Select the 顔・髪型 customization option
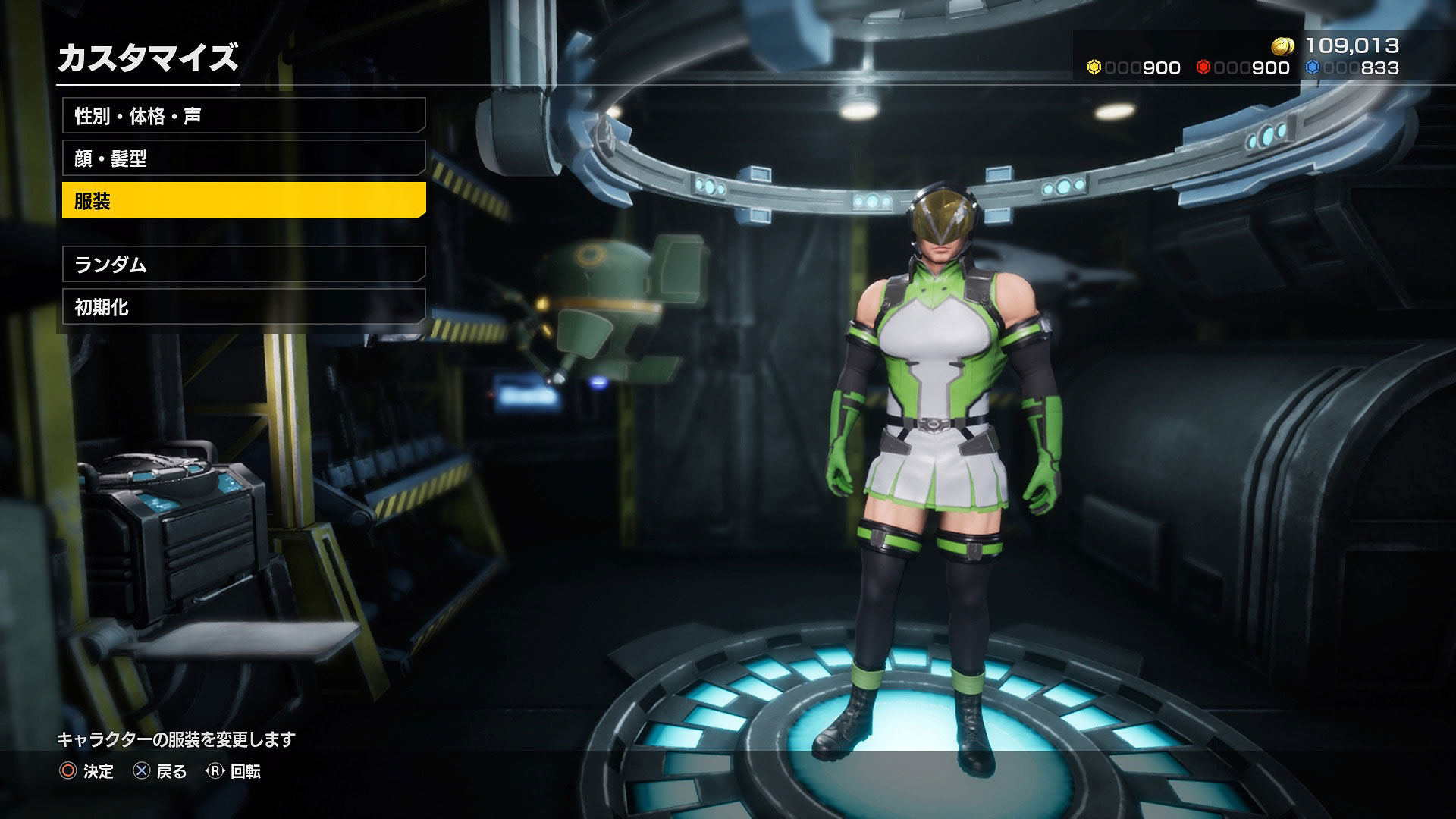The width and height of the screenshot is (1456, 819). click(x=243, y=158)
